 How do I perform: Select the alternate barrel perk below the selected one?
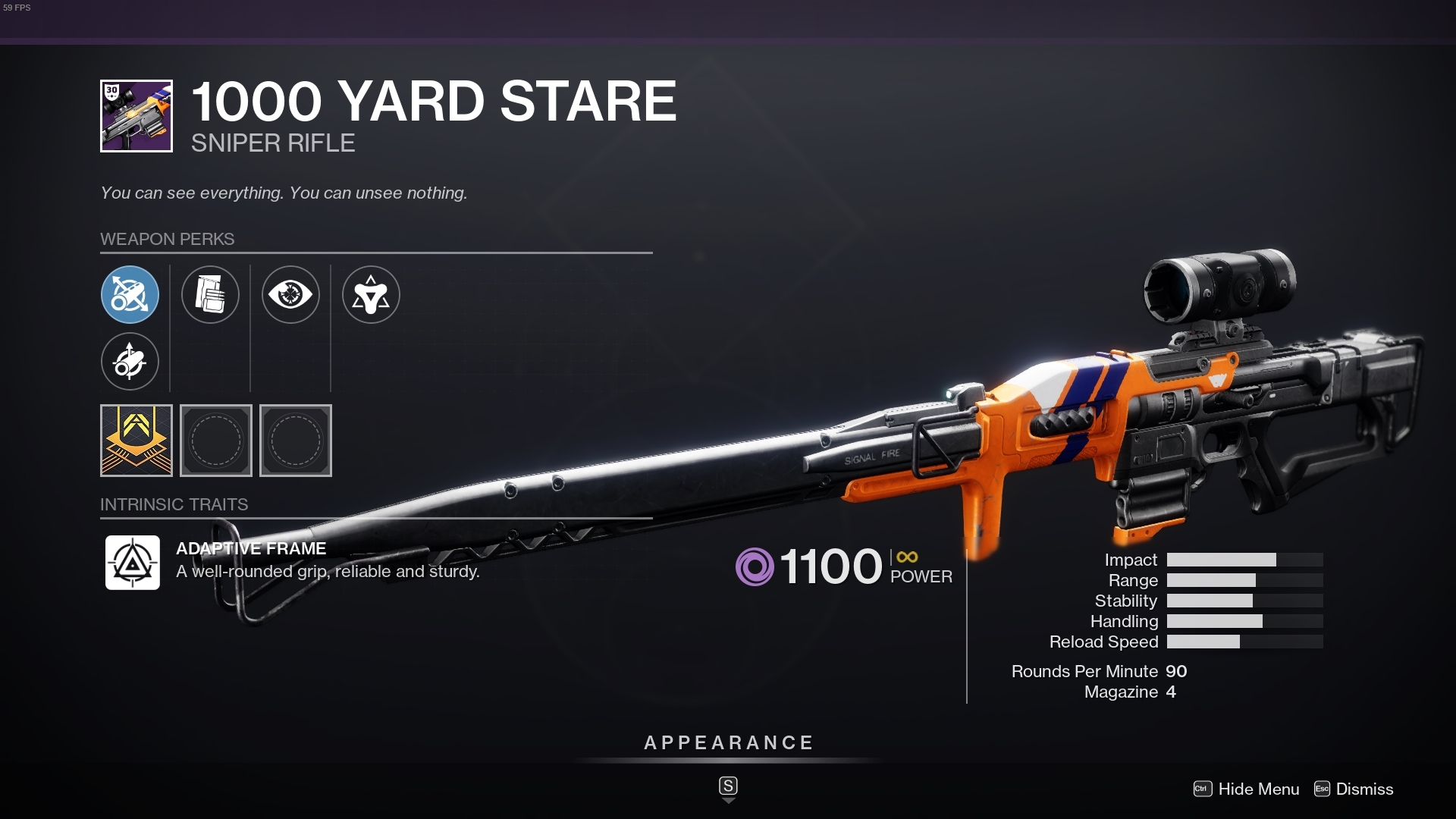130,362
